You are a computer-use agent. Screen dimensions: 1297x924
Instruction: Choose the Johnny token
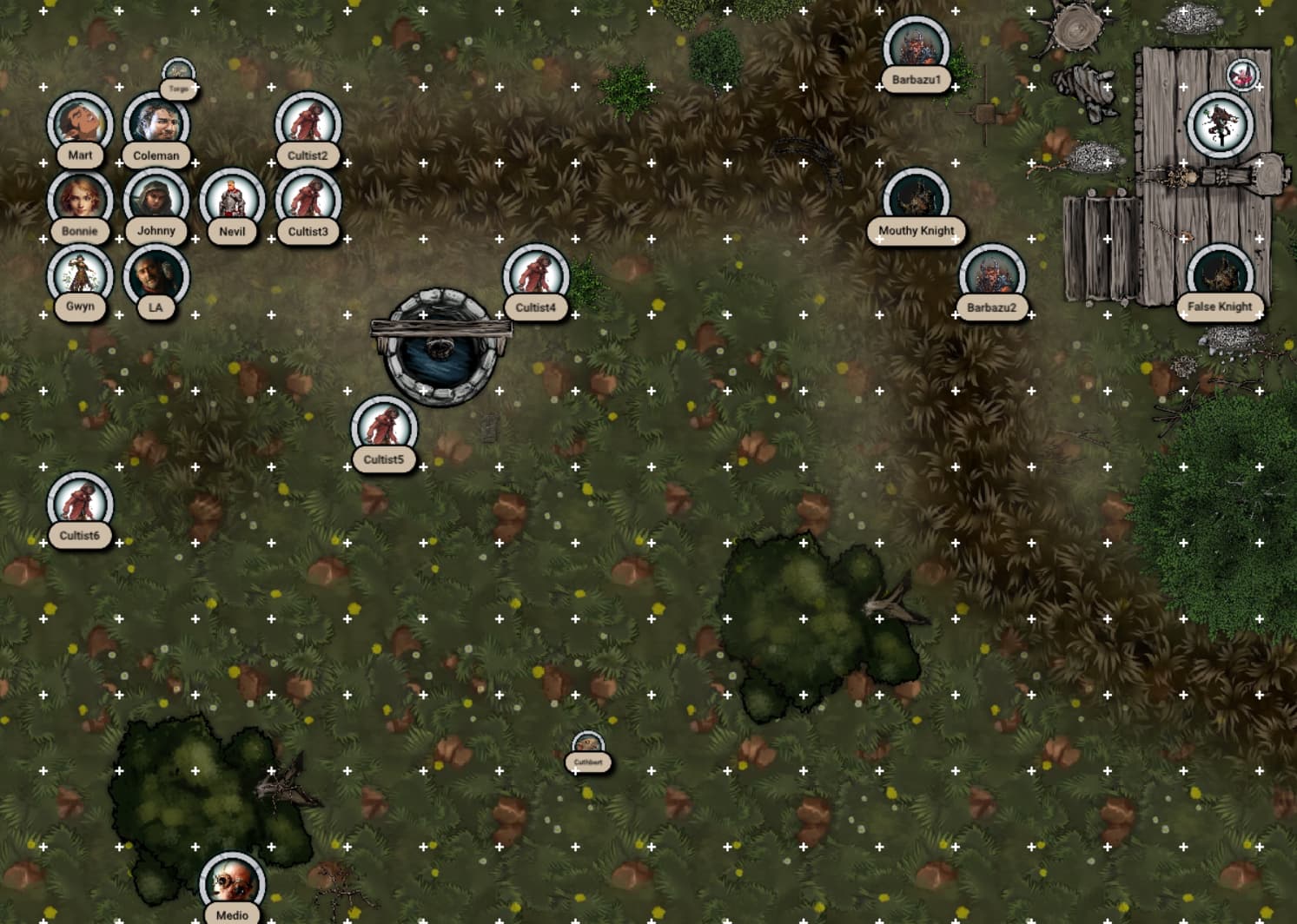pyautogui.click(x=156, y=200)
